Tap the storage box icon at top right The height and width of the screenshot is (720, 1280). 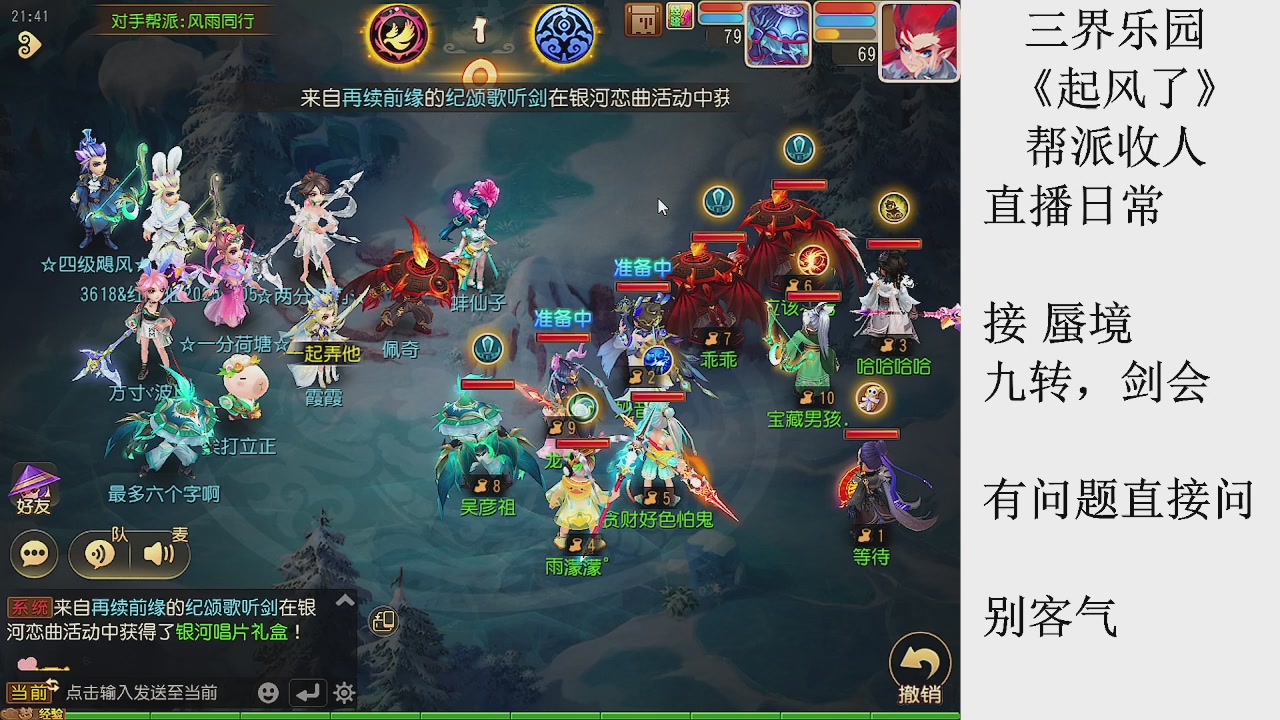[644, 20]
